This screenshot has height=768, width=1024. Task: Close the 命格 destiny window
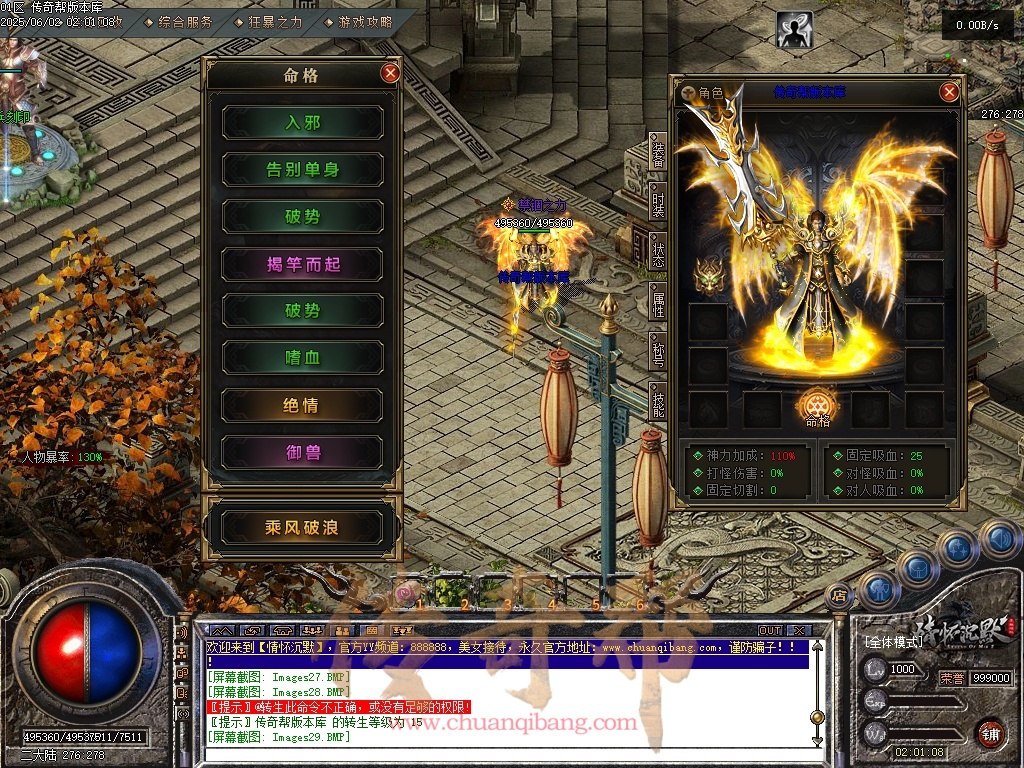pyautogui.click(x=391, y=73)
